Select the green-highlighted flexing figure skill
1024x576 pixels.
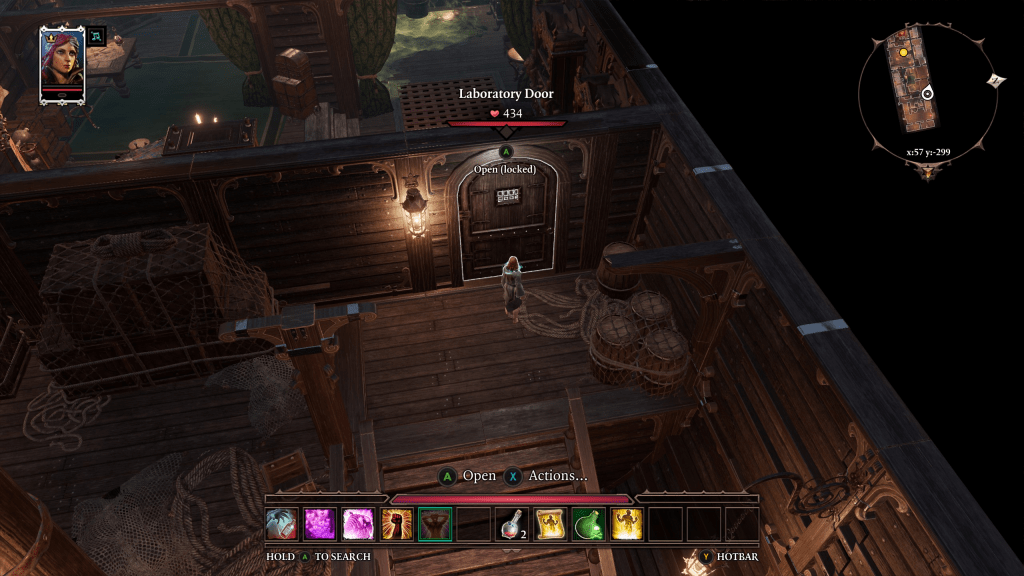(x=435, y=524)
